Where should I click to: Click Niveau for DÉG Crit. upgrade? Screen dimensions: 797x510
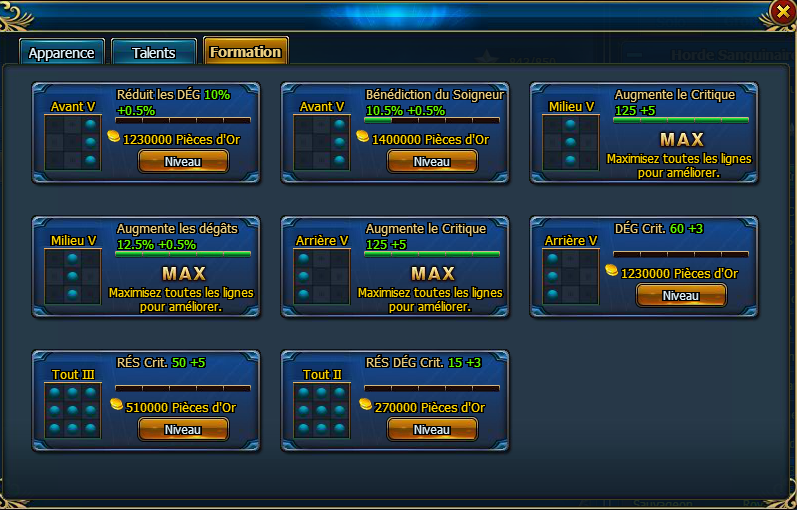tap(681, 296)
